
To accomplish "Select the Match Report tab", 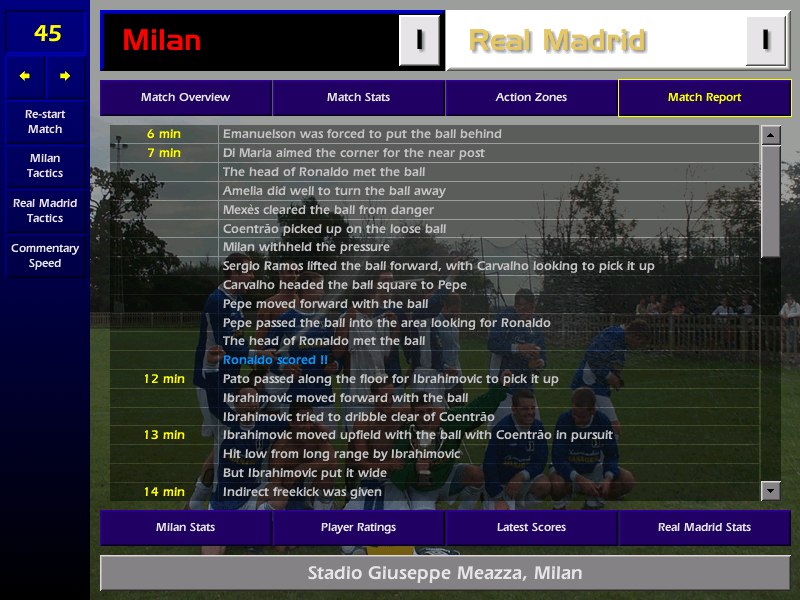I will pyautogui.click(x=704, y=98).
